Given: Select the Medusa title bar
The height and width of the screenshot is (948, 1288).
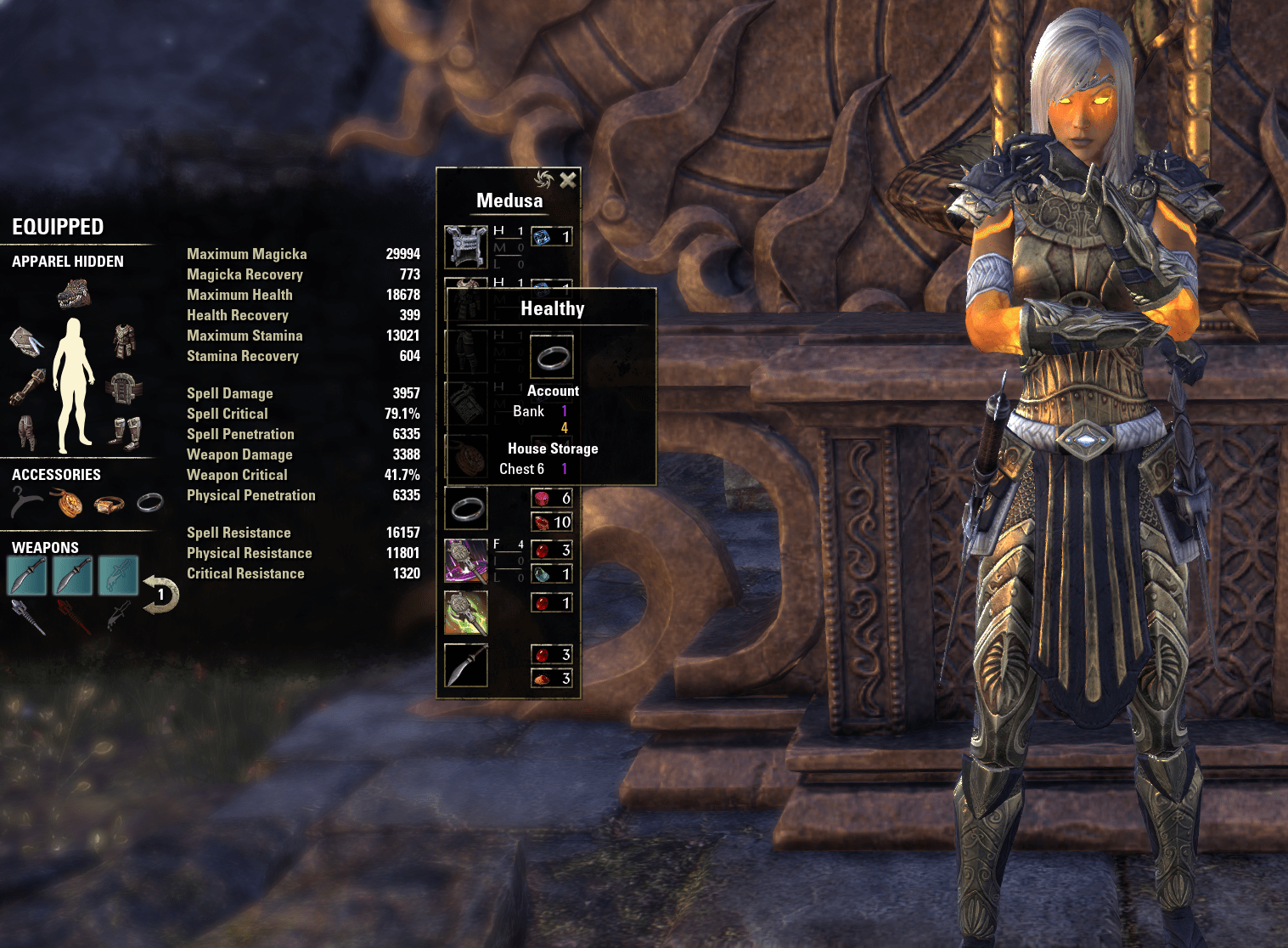Looking at the screenshot, I should pos(509,200).
